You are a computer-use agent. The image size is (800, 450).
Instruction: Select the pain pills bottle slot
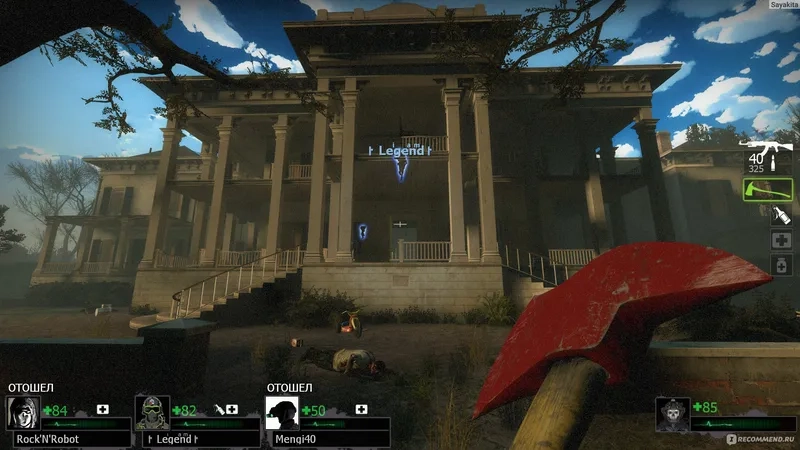point(781,267)
